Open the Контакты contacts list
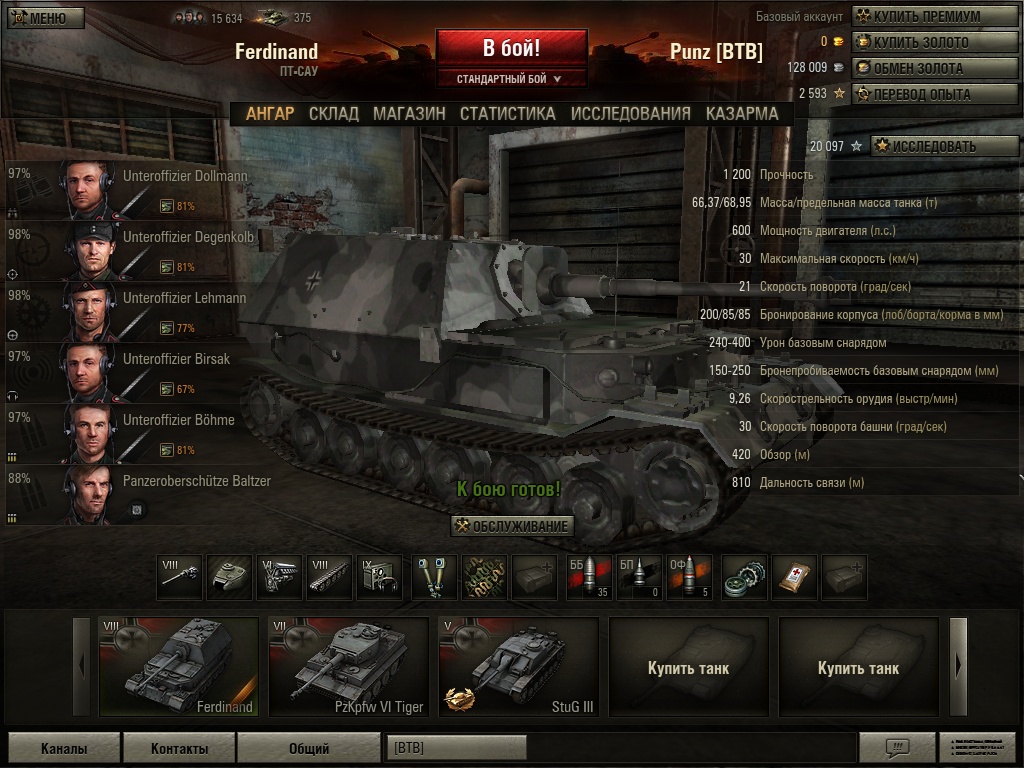 [x=179, y=748]
